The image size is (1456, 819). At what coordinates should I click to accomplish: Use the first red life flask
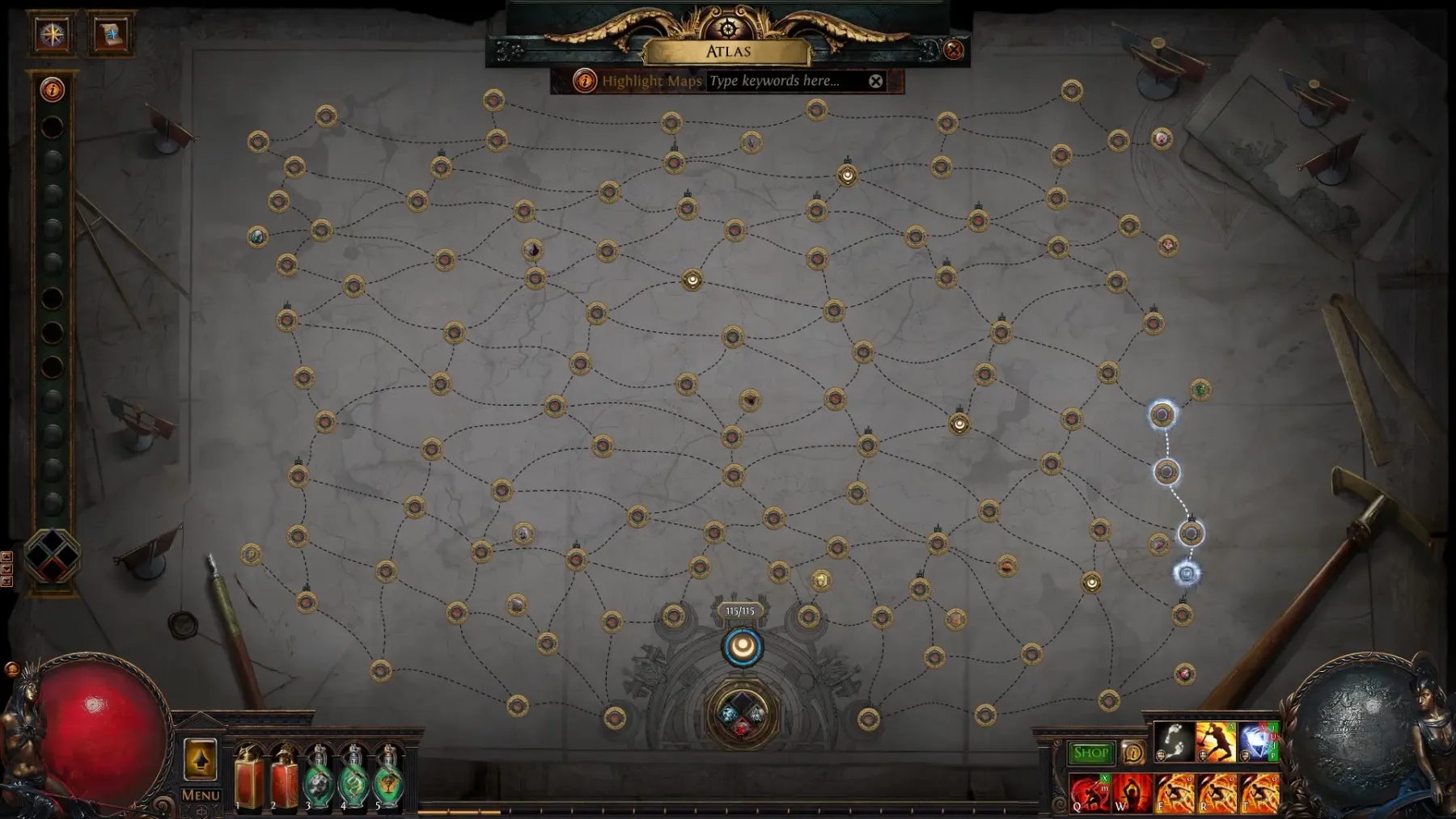tap(248, 779)
